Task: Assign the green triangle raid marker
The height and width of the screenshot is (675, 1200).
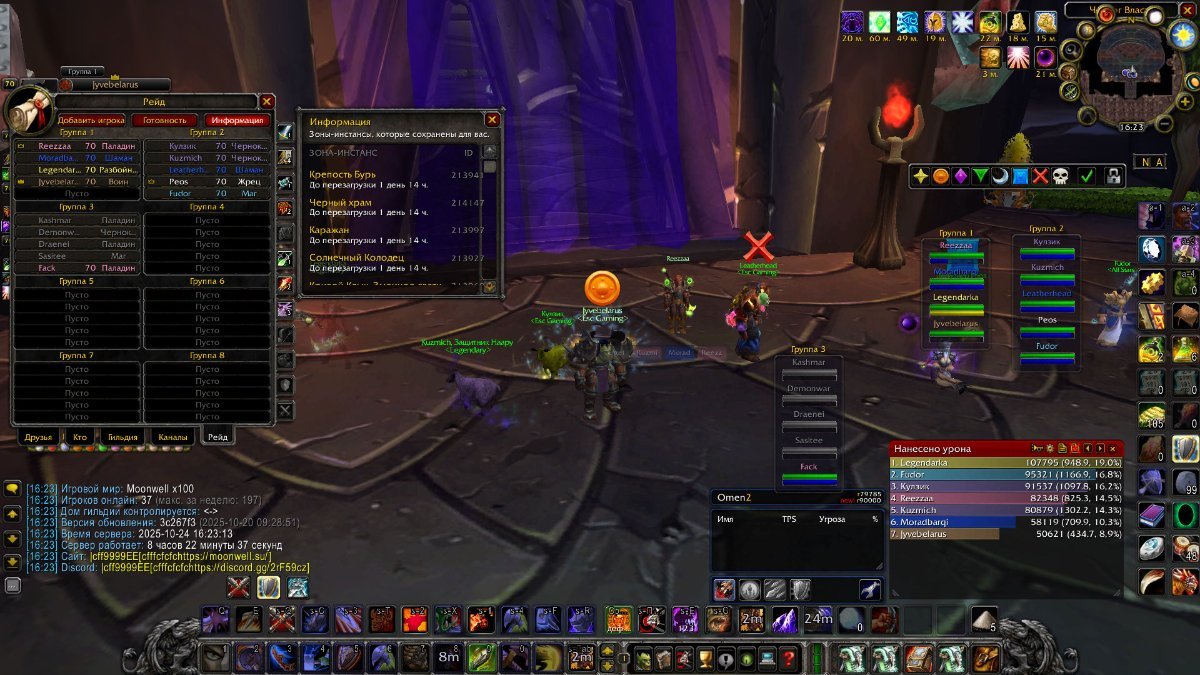Action: pyautogui.click(x=981, y=176)
